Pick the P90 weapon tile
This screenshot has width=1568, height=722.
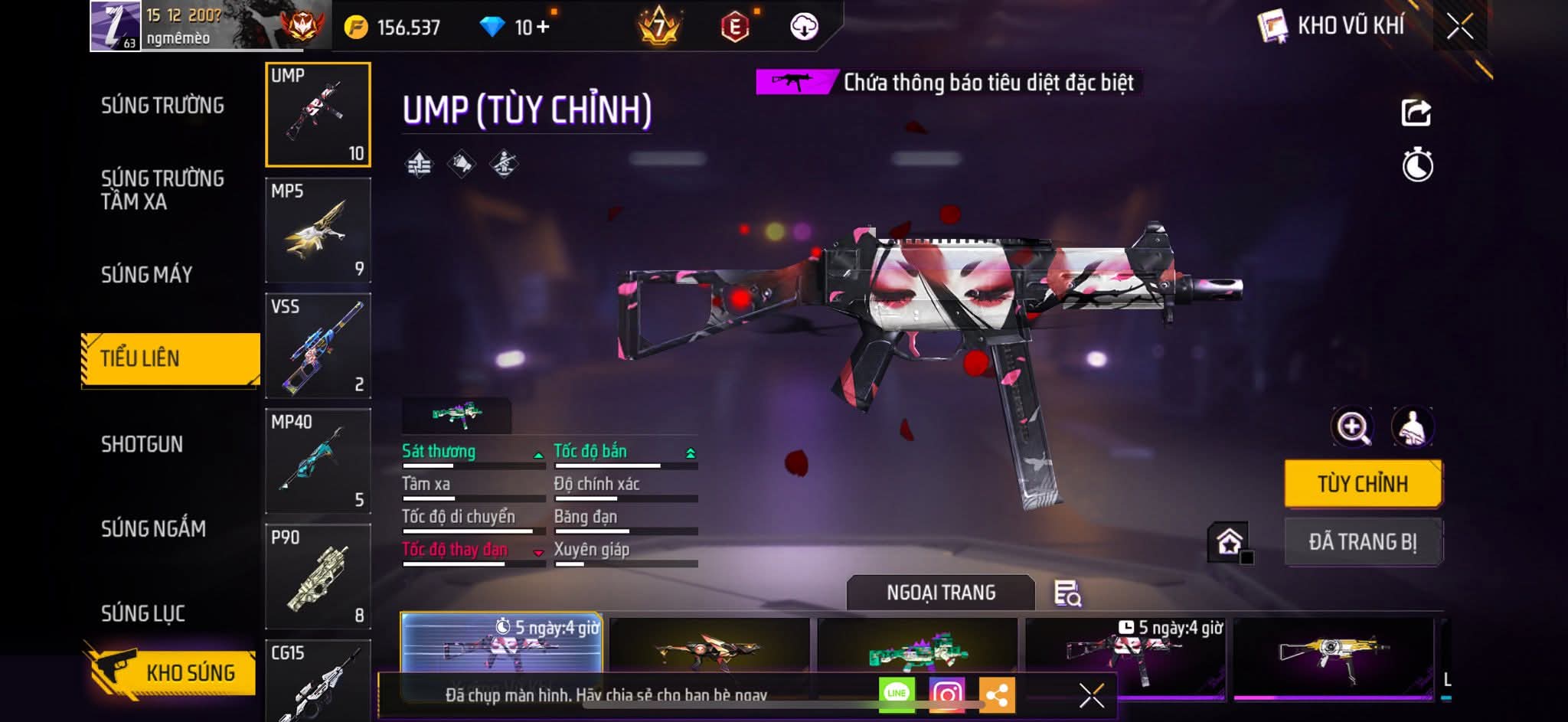click(318, 577)
